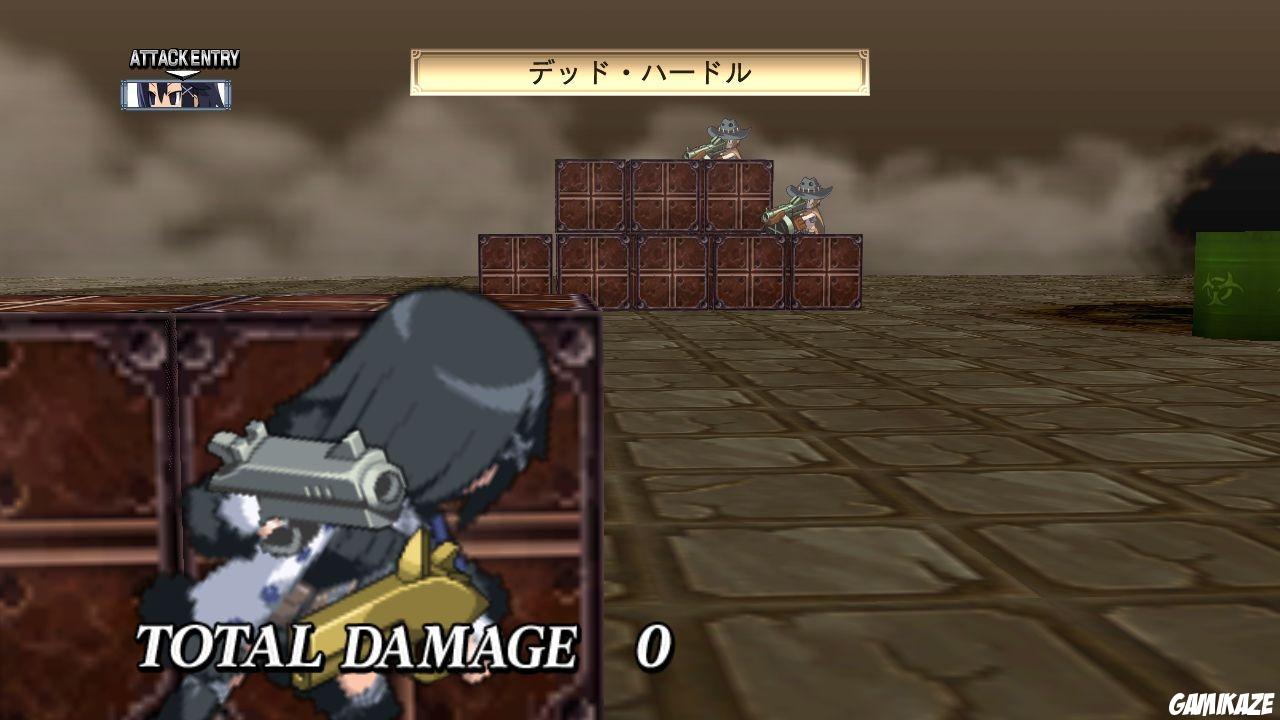The height and width of the screenshot is (720, 1280).
Task: Click the arrow under ATTACK ENTRY
Action: point(183,73)
